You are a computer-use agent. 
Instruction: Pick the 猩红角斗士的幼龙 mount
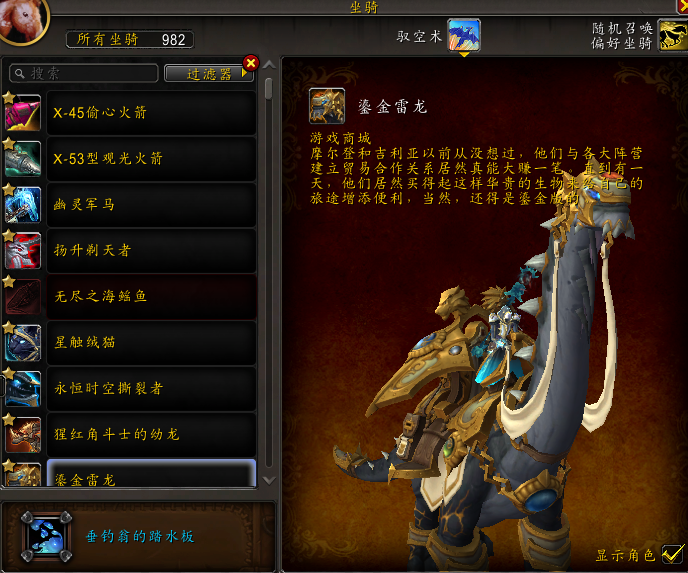tap(150, 435)
